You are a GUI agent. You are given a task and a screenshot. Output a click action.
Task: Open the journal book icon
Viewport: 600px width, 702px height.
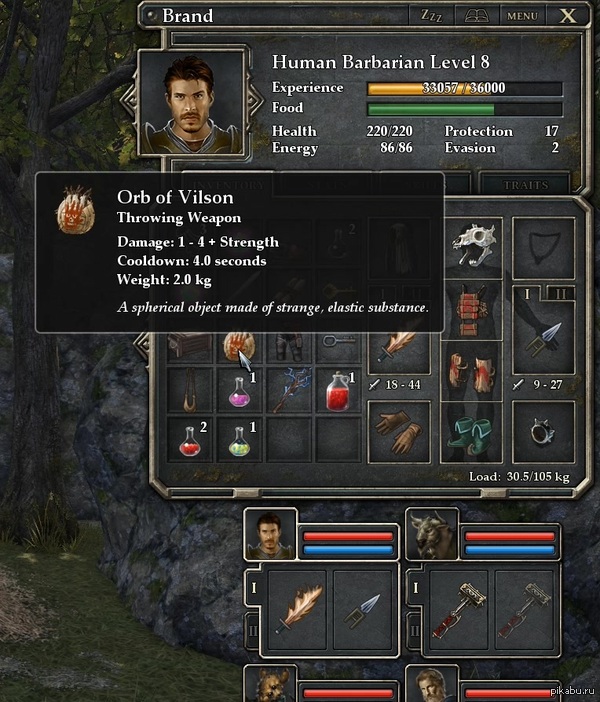coord(476,16)
